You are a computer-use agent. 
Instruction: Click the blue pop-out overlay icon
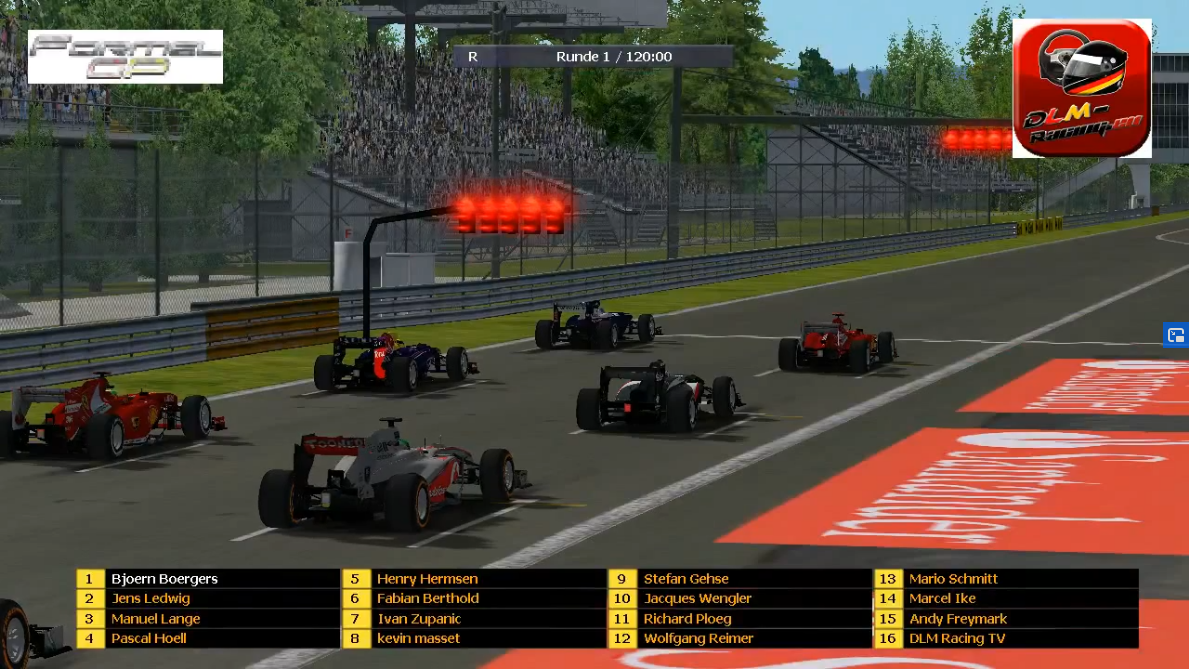1176,335
